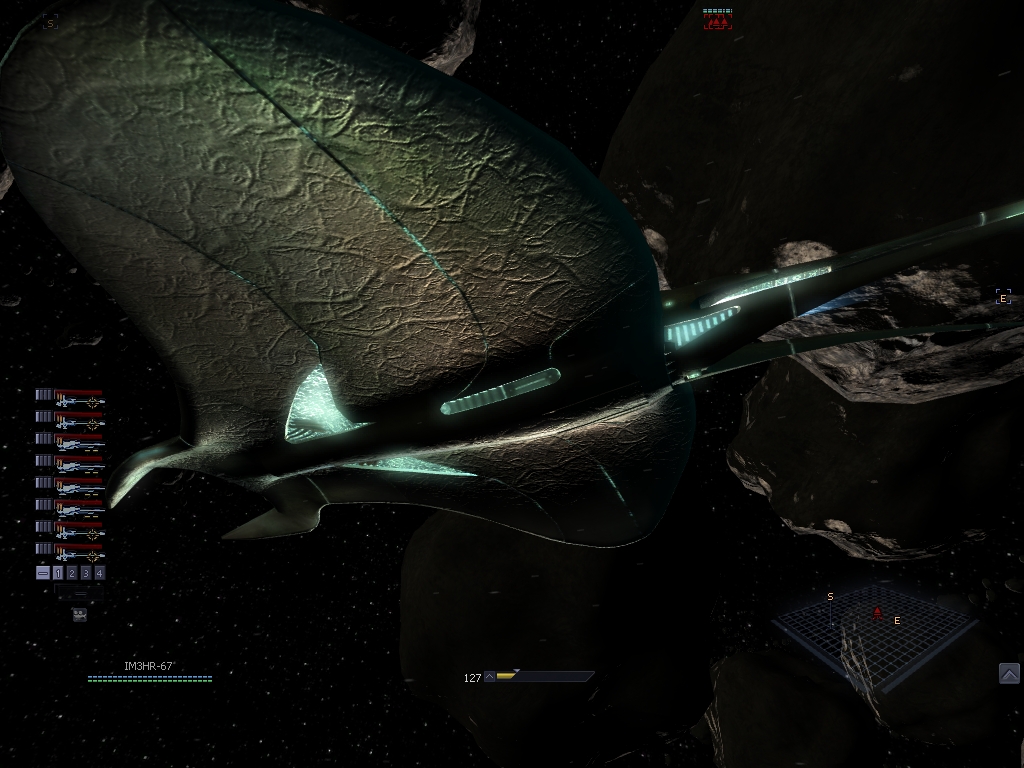Select weapon group 1

[58, 573]
